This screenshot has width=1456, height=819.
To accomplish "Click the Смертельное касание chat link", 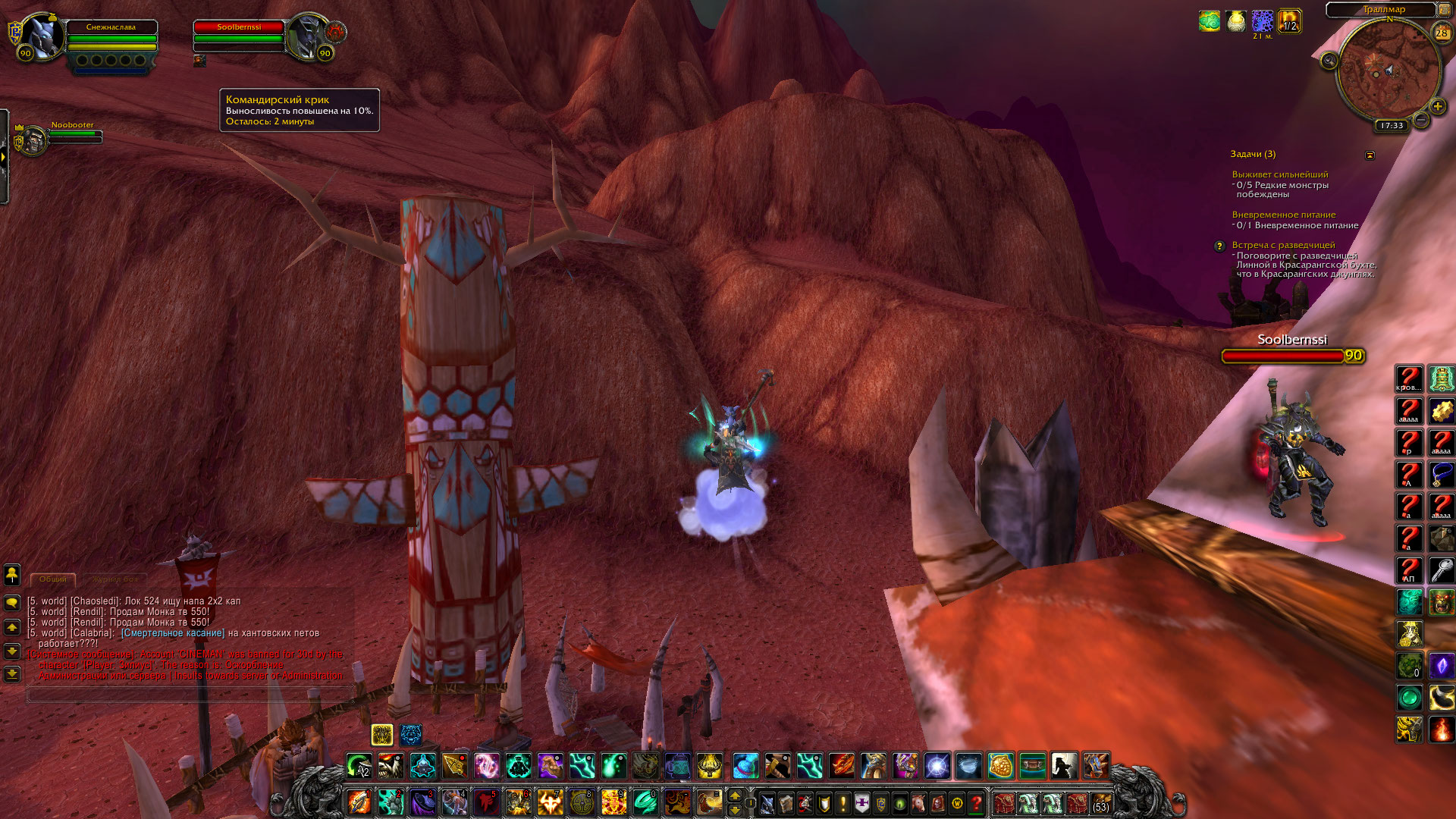I will [x=173, y=633].
